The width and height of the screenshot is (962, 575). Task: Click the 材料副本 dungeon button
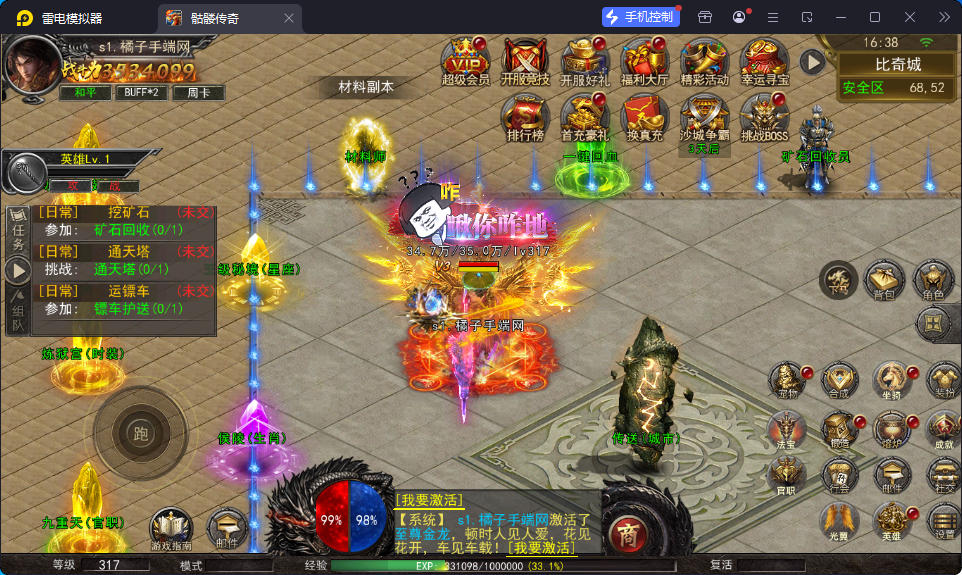[366, 87]
